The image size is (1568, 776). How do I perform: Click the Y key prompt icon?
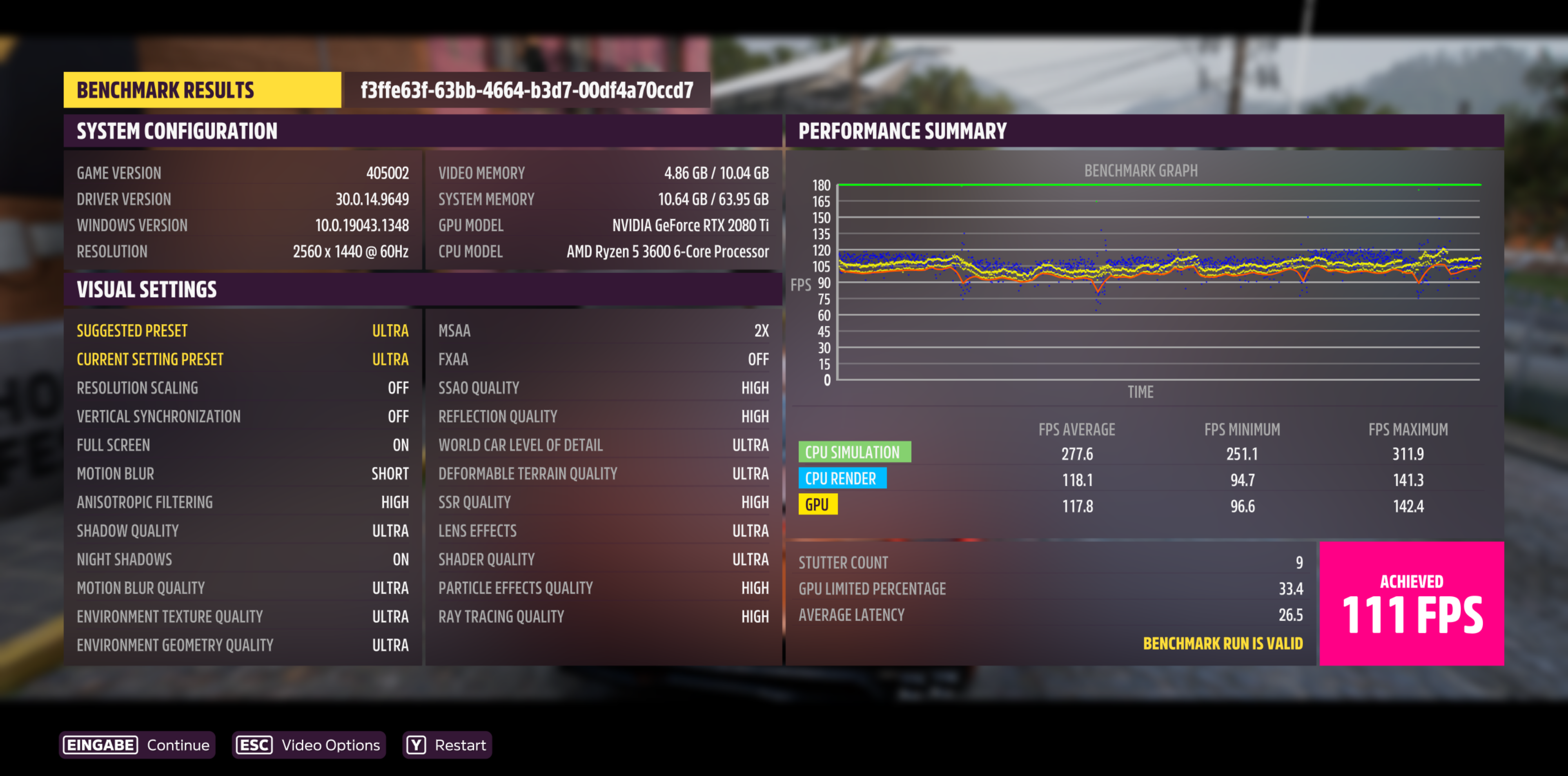tap(416, 745)
